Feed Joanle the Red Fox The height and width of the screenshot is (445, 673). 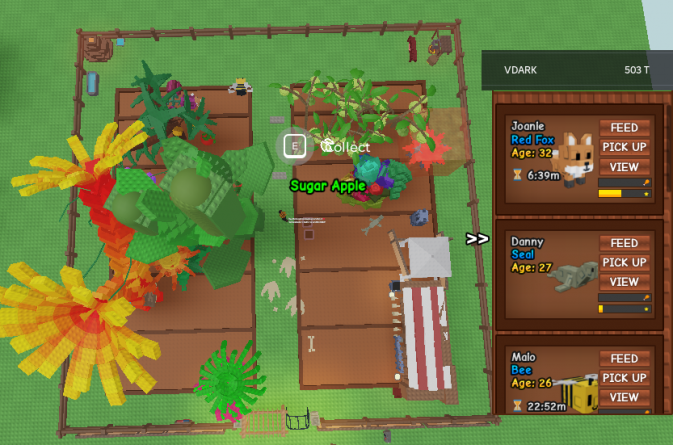624,128
